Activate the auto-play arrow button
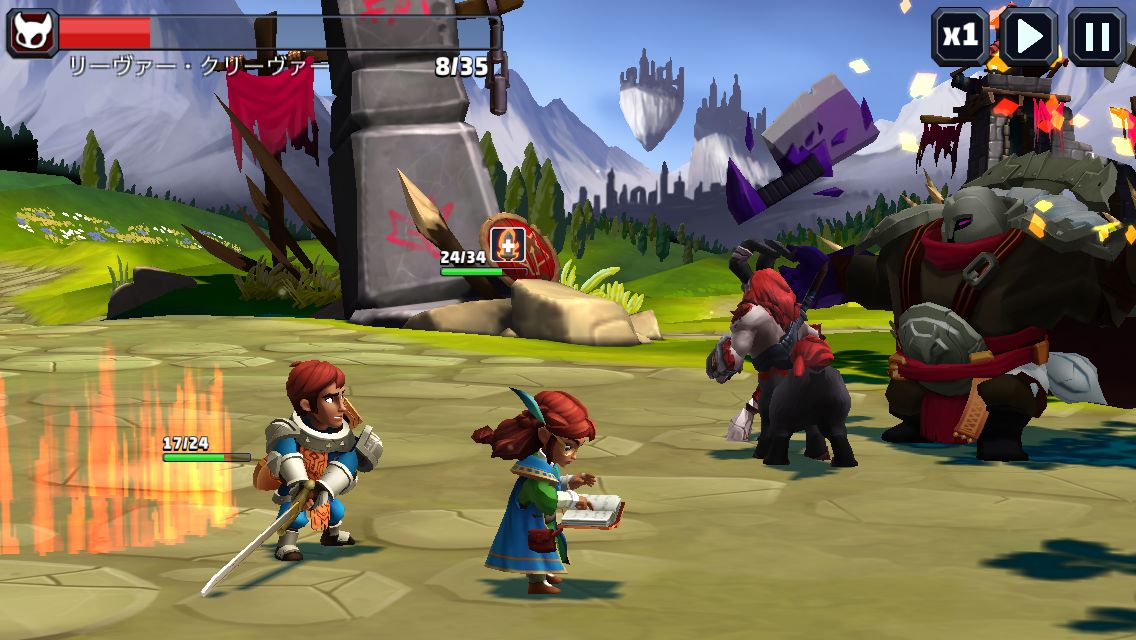This screenshot has width=1136, height=640. [1029, 36]
